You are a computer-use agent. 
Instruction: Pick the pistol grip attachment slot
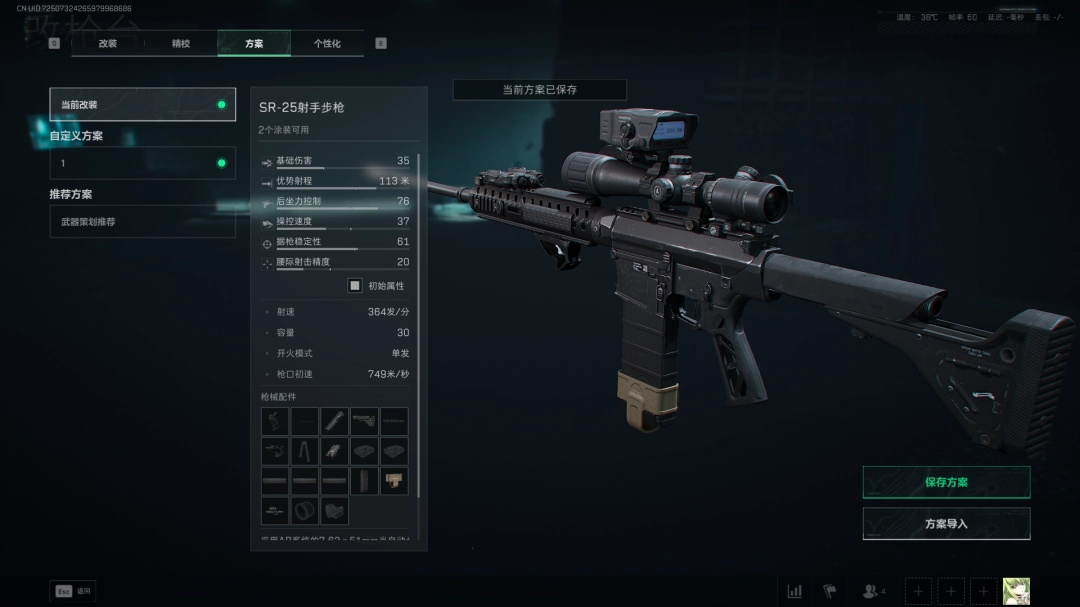(275, 421)
